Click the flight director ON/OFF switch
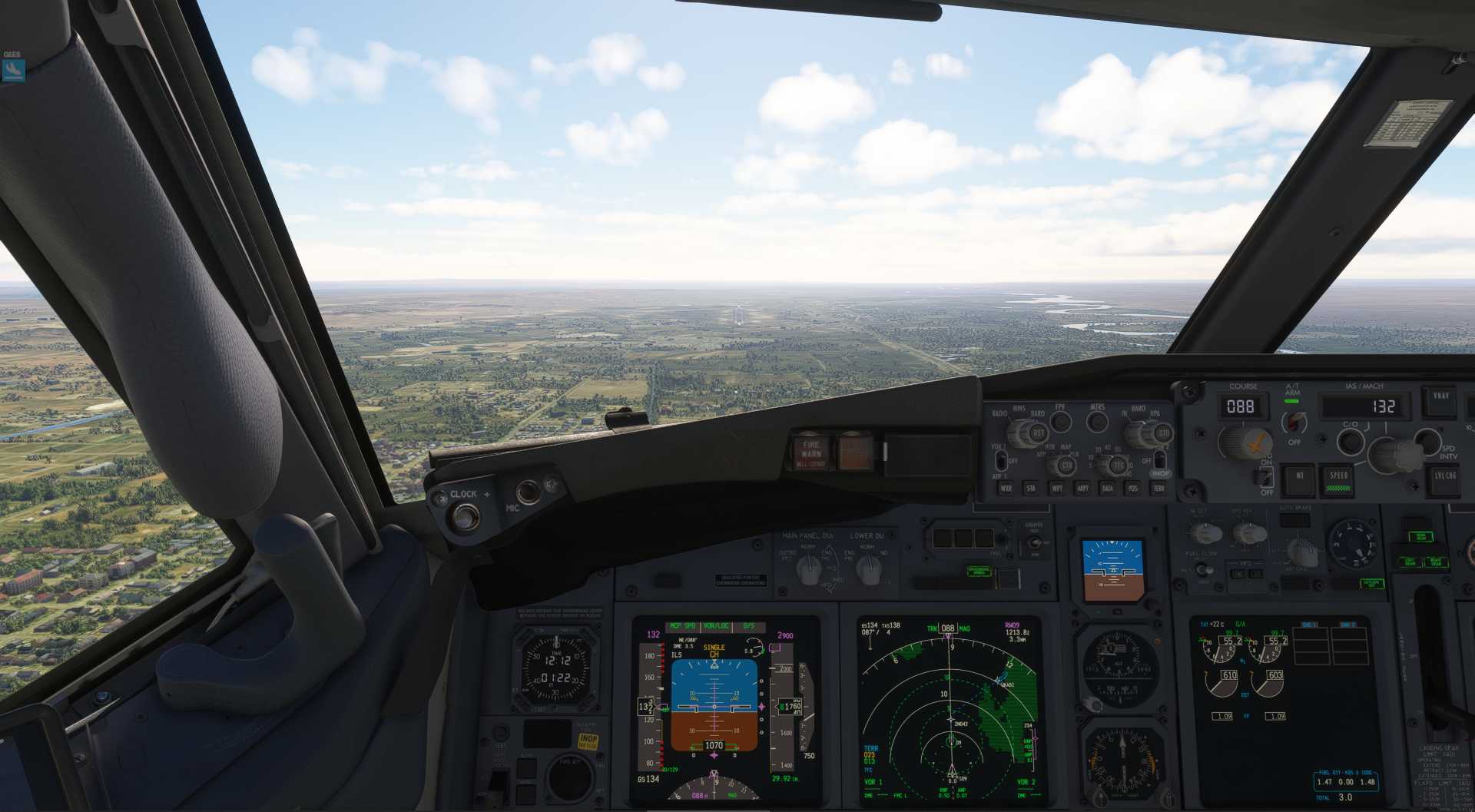The height and width of the screenshot is (812, 1475). tap(1266, 476)
